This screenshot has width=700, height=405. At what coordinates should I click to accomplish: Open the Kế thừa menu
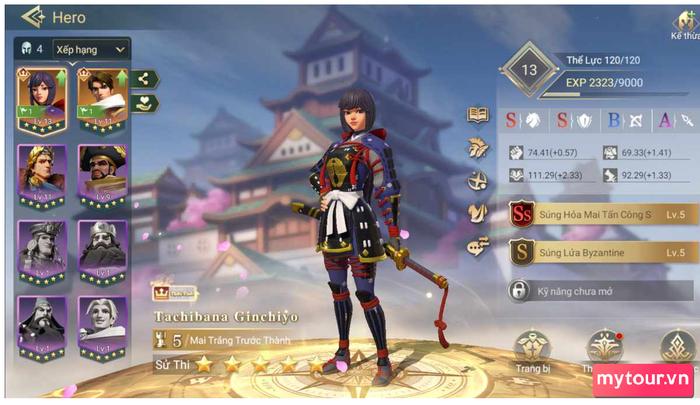pyautogui.click(x=685, y=24)
